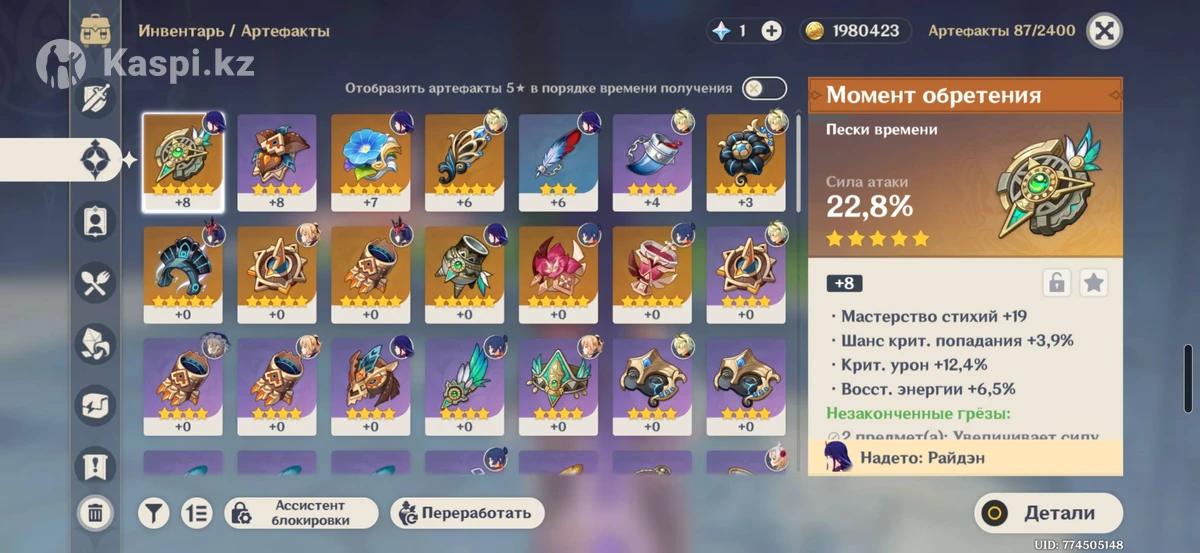Open Ассистент блокировки

point(301,513)
